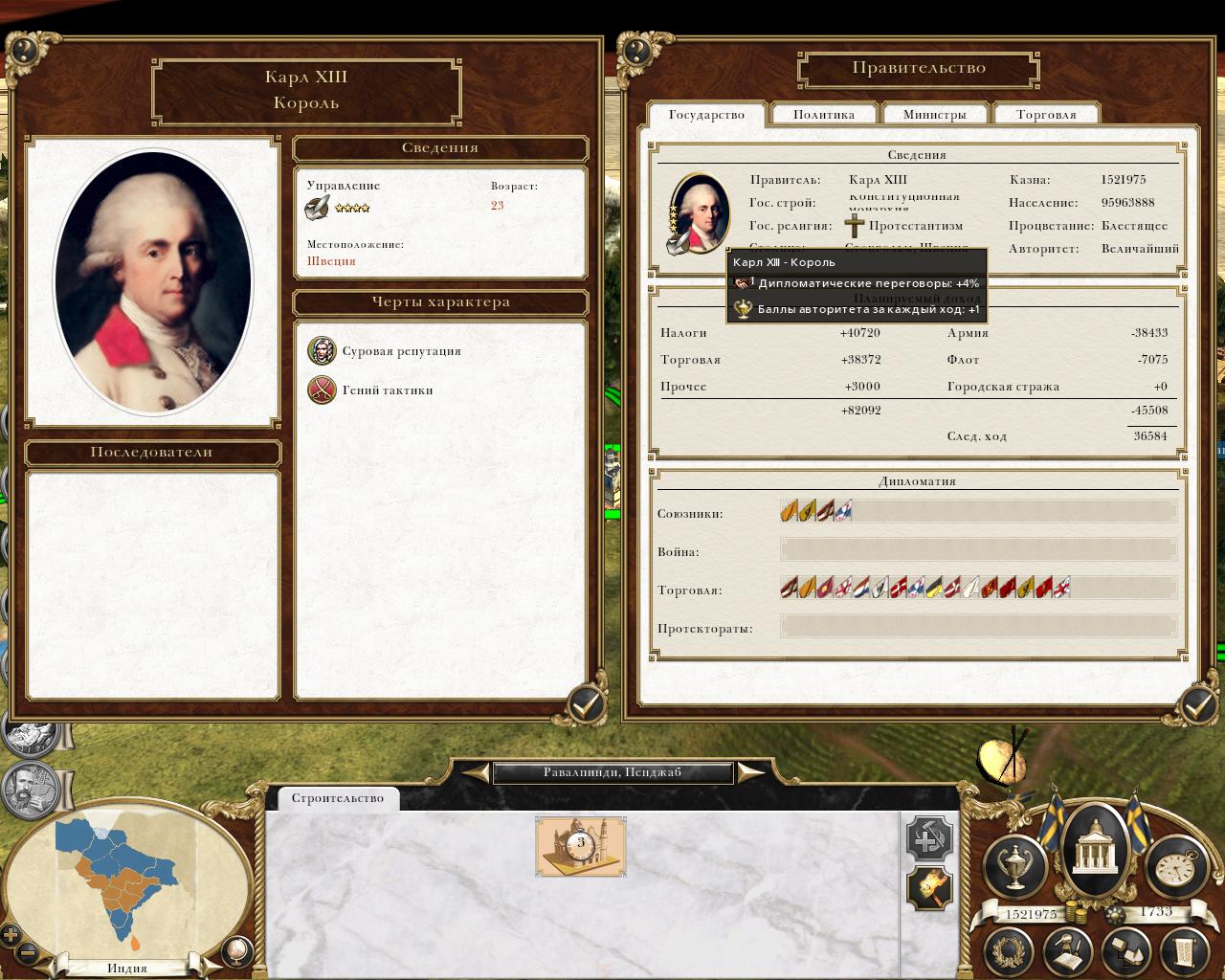The height and width of the screenshot is (980, 1225).
Task: Open help for the character panel
Action: point(26,49)
